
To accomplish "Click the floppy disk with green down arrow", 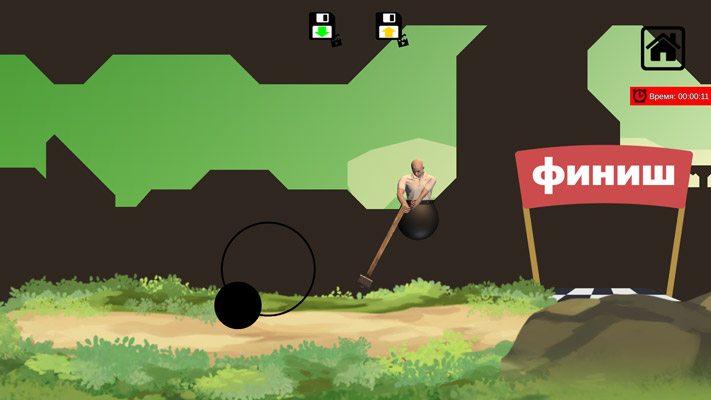I will [322, 27].
